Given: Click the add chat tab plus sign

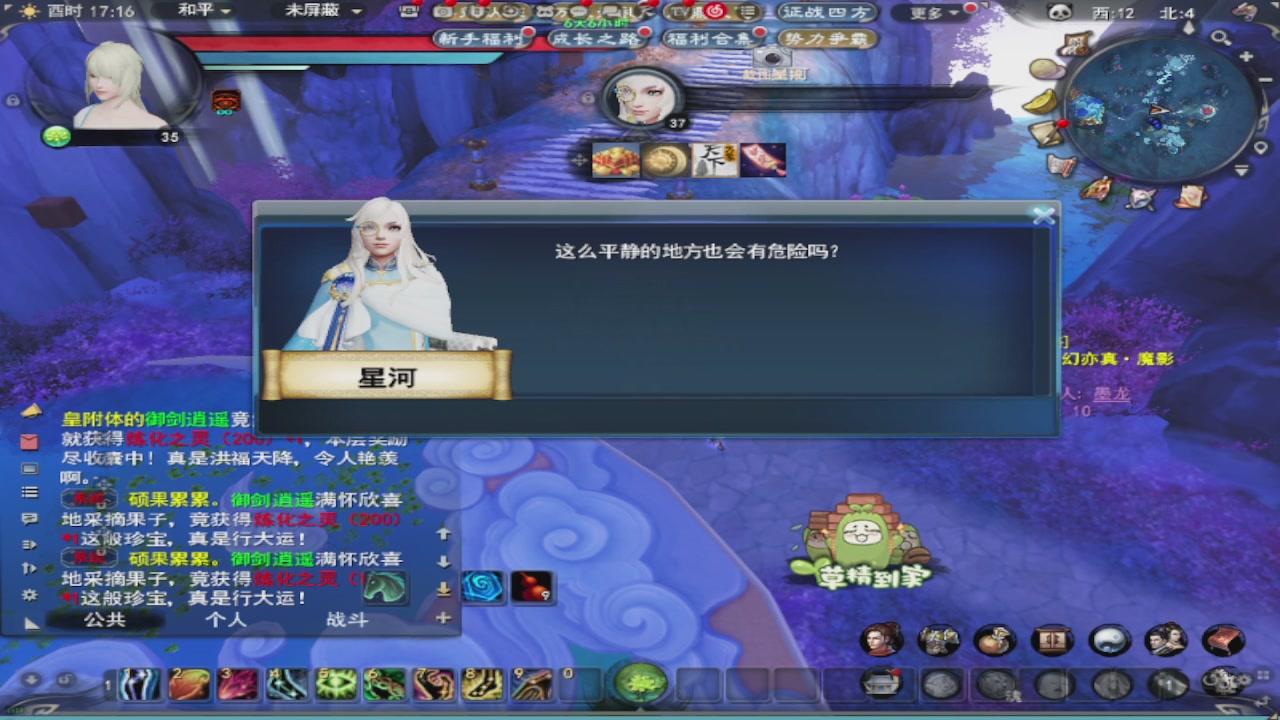Looking at the screenshot, I should pos(443,620).
